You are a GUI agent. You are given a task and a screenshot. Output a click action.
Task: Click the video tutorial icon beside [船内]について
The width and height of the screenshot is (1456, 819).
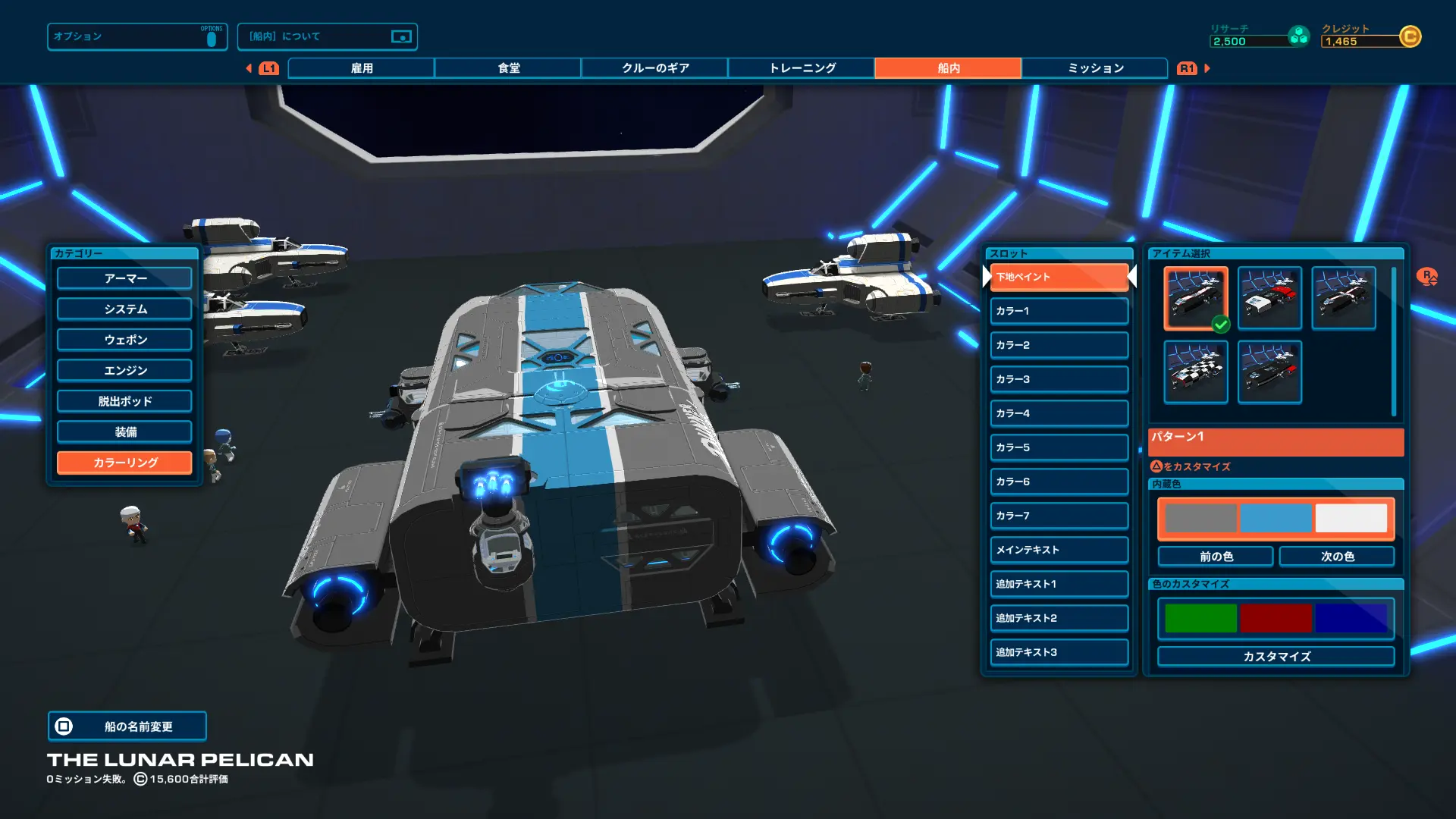(401, 36)
